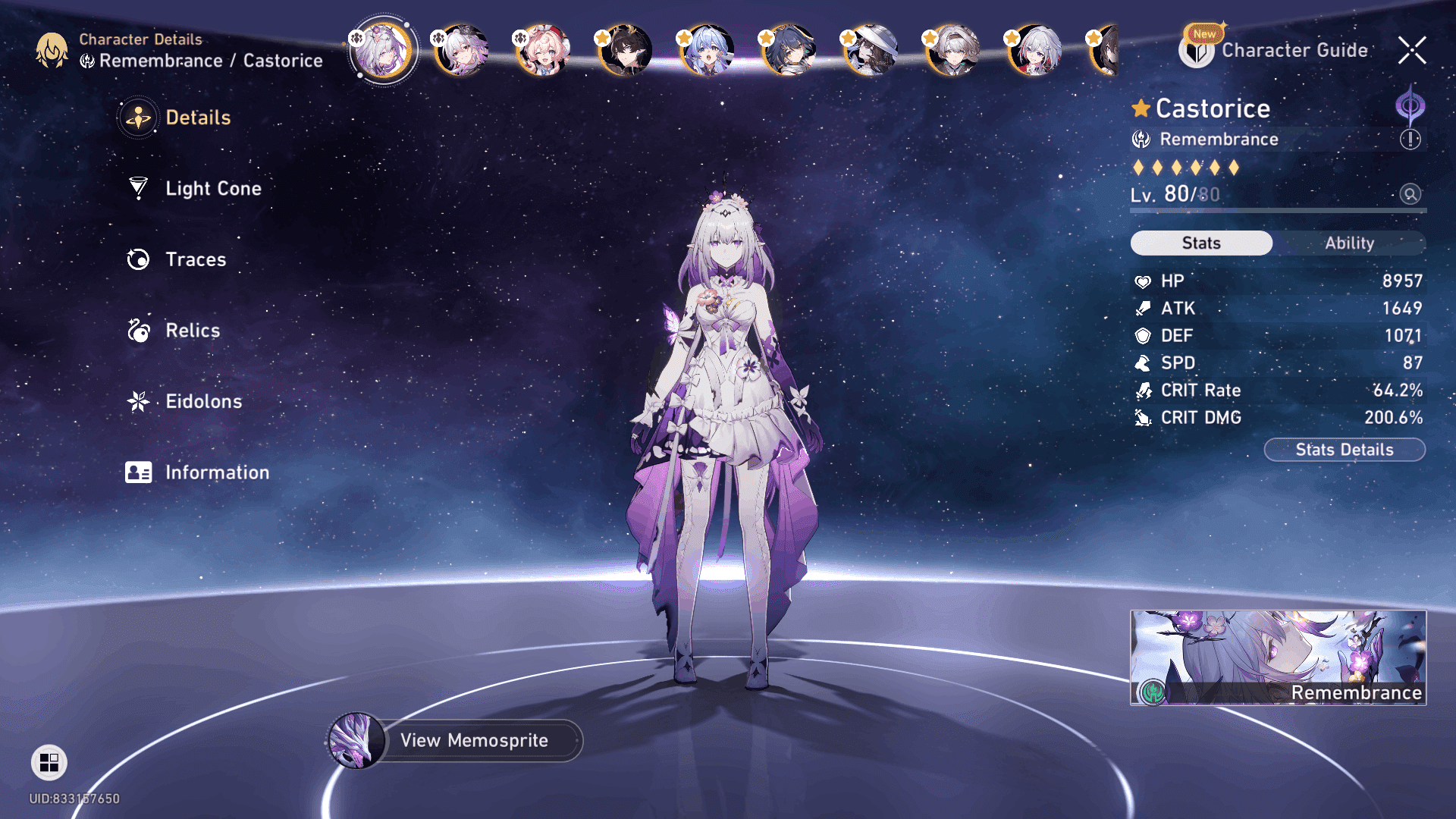Open the Information page
Screen dimensions: 1456x819
(216, 472)
